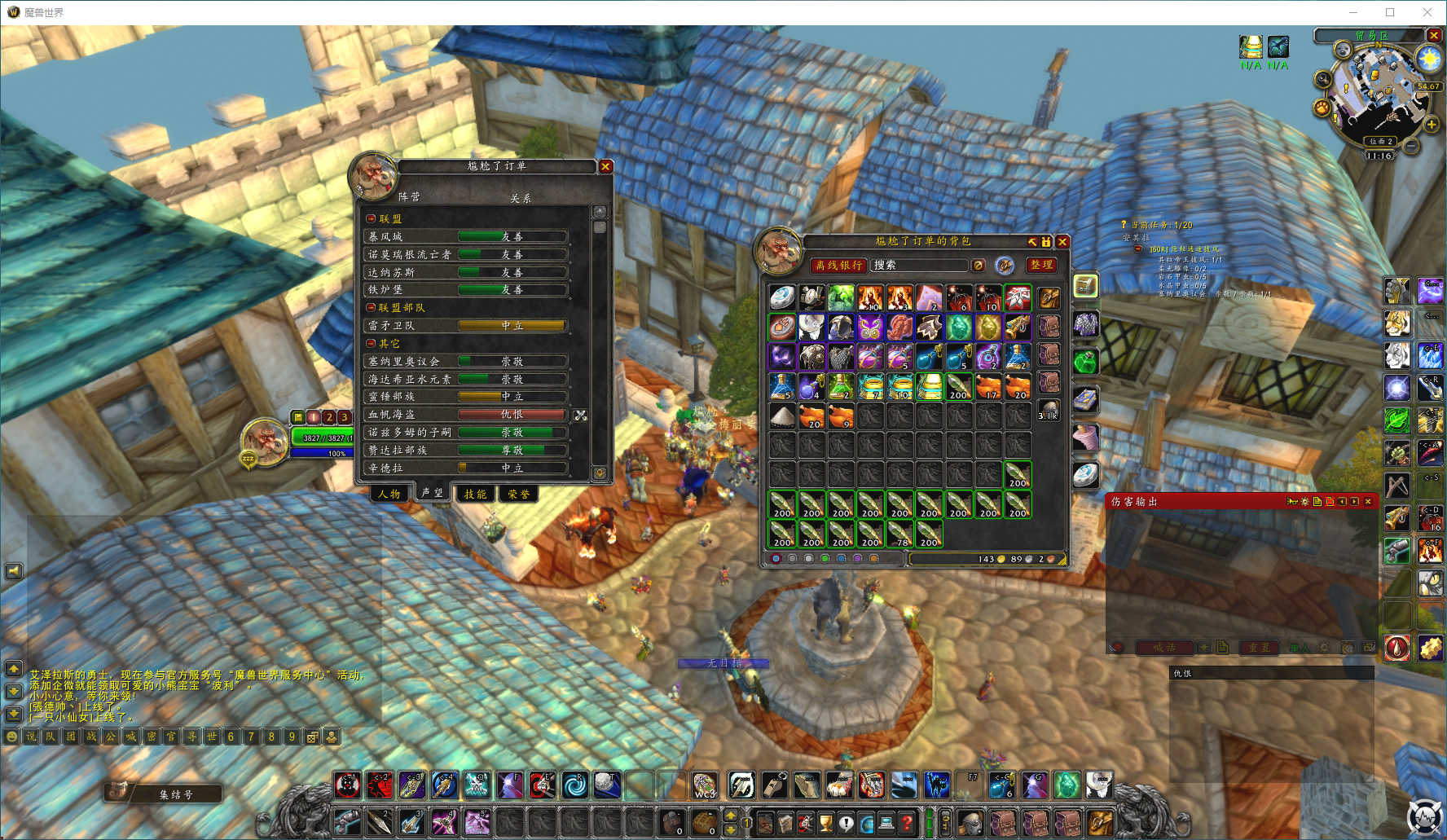Sort the bag with the 整理 button
Screen dimensions: 1447x840
pyautogui.click(x=1041, y=265)
